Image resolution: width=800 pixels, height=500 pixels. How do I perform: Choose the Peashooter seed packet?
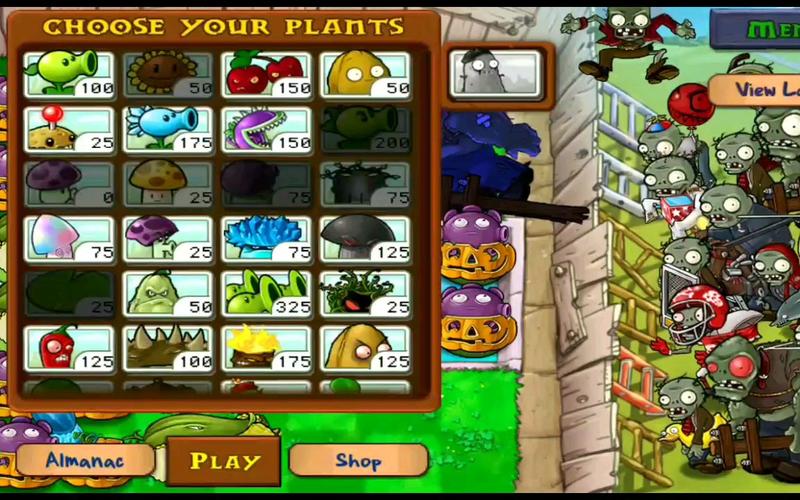[69, 74]
